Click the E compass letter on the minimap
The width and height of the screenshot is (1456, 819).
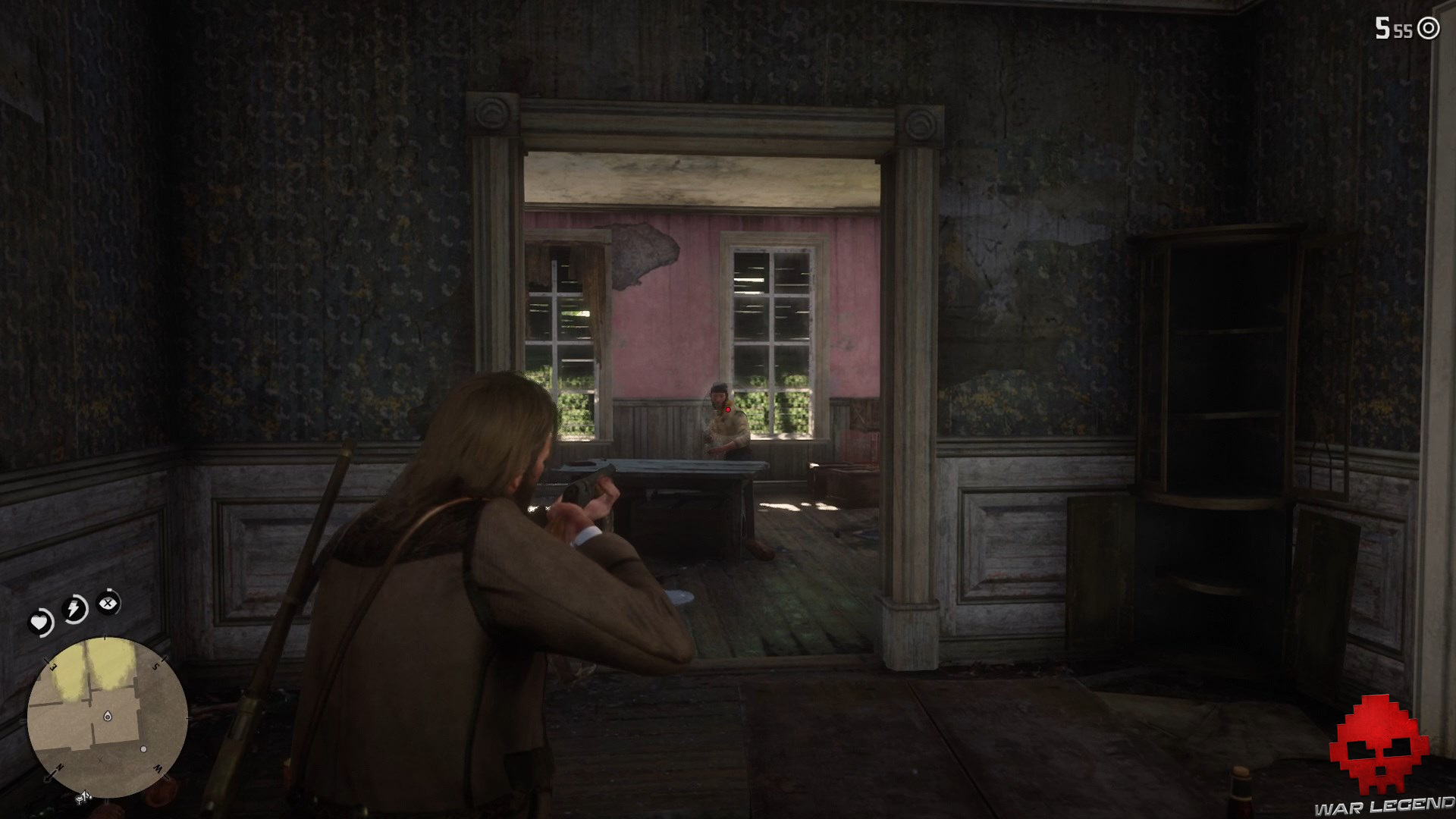(52, 666)
